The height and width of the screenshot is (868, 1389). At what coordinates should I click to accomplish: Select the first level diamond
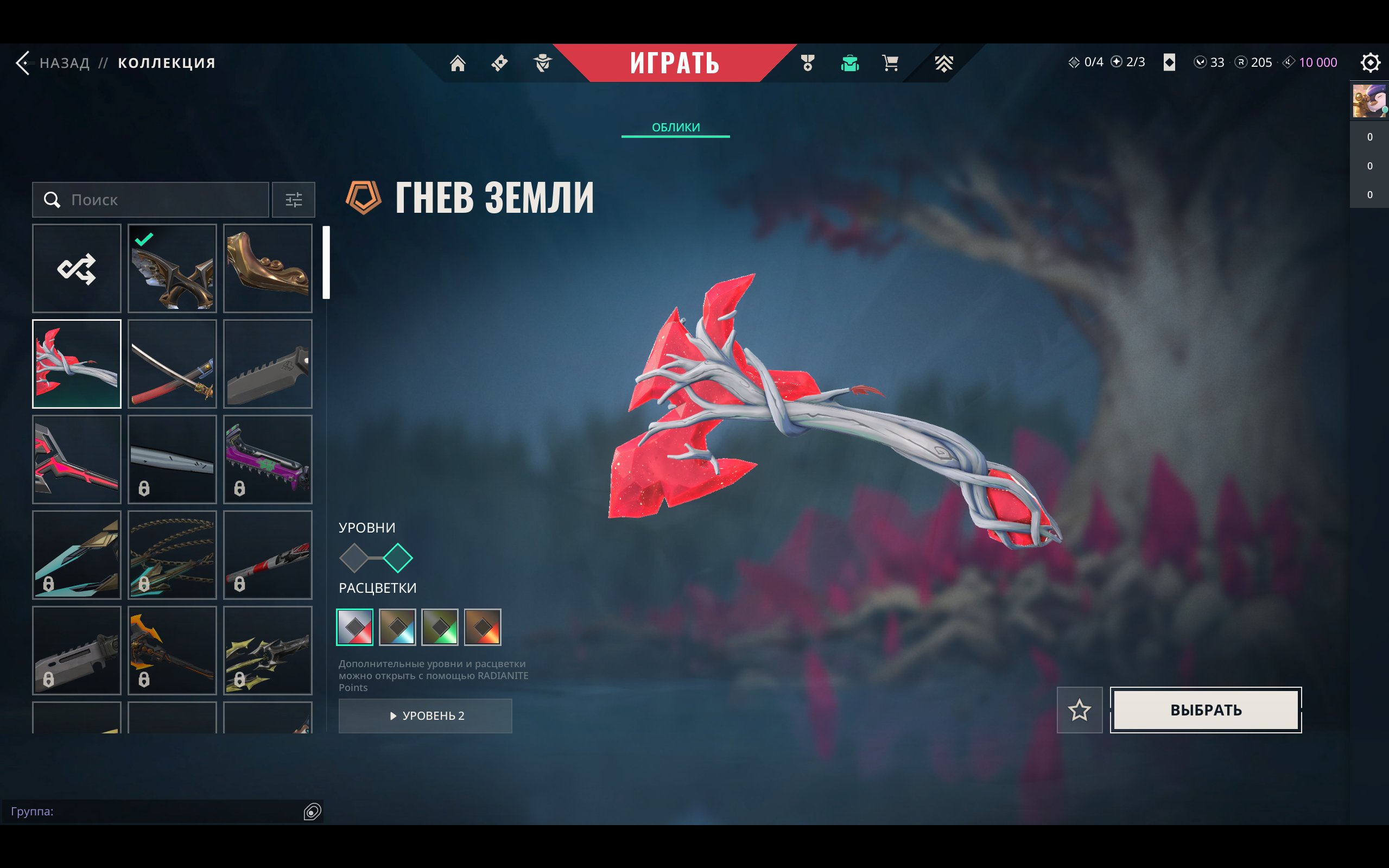pos(353,558)
